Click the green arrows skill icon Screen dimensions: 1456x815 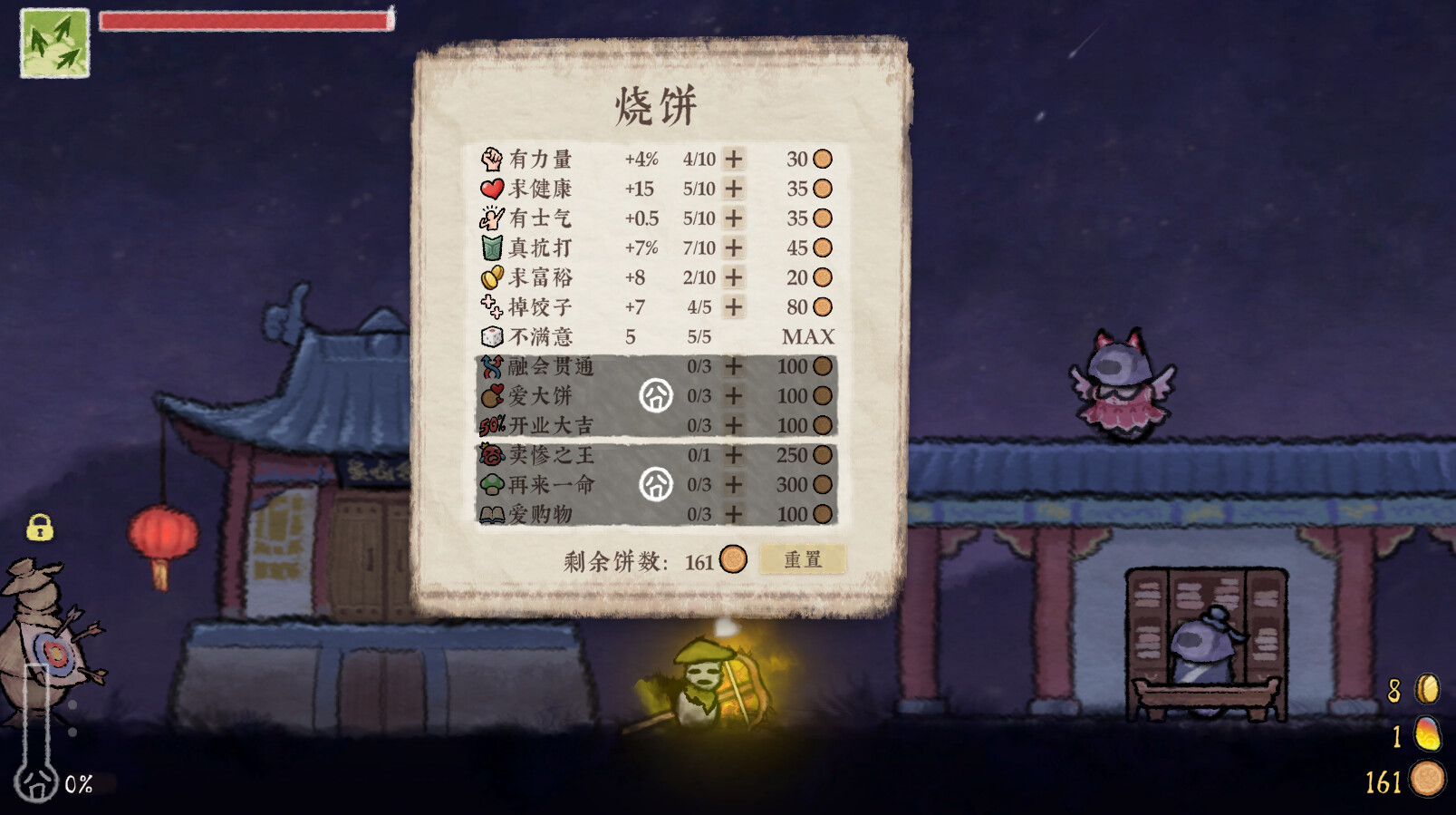pyautogui.click(x=54, y=43)
